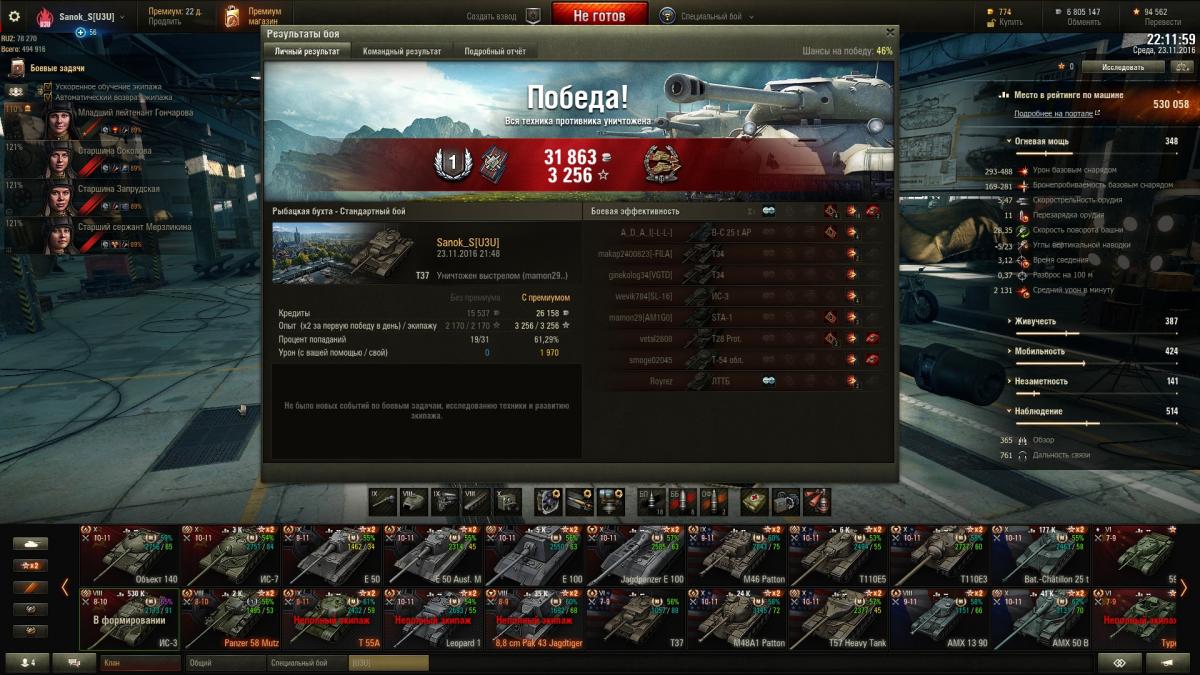Viewport: 1200px width, 675px height.
Task: Select the AMX 13 90 tank
Action: (939, 618)
